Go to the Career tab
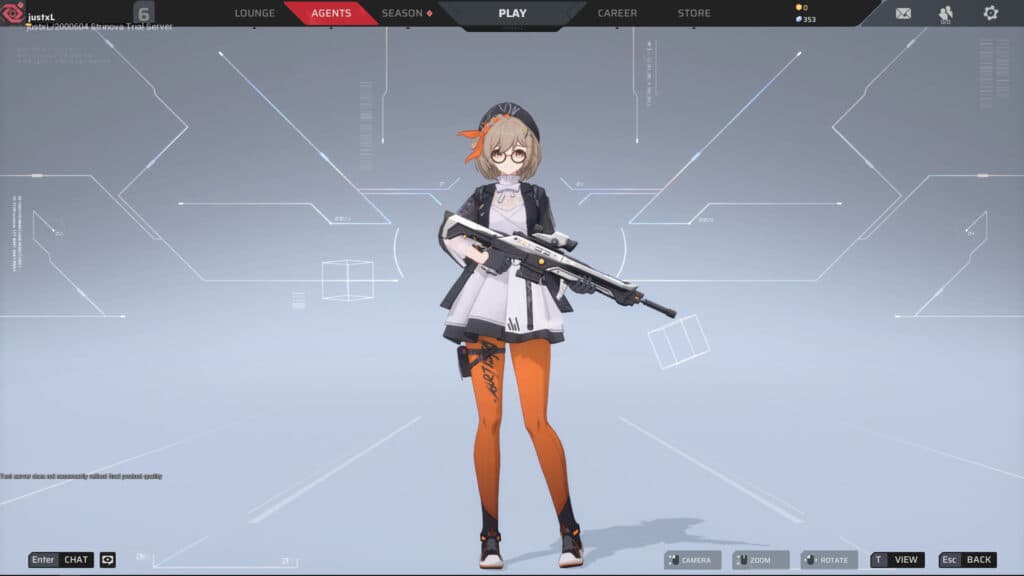Screen dimensions: 1024x576 (x=617, y=13)
